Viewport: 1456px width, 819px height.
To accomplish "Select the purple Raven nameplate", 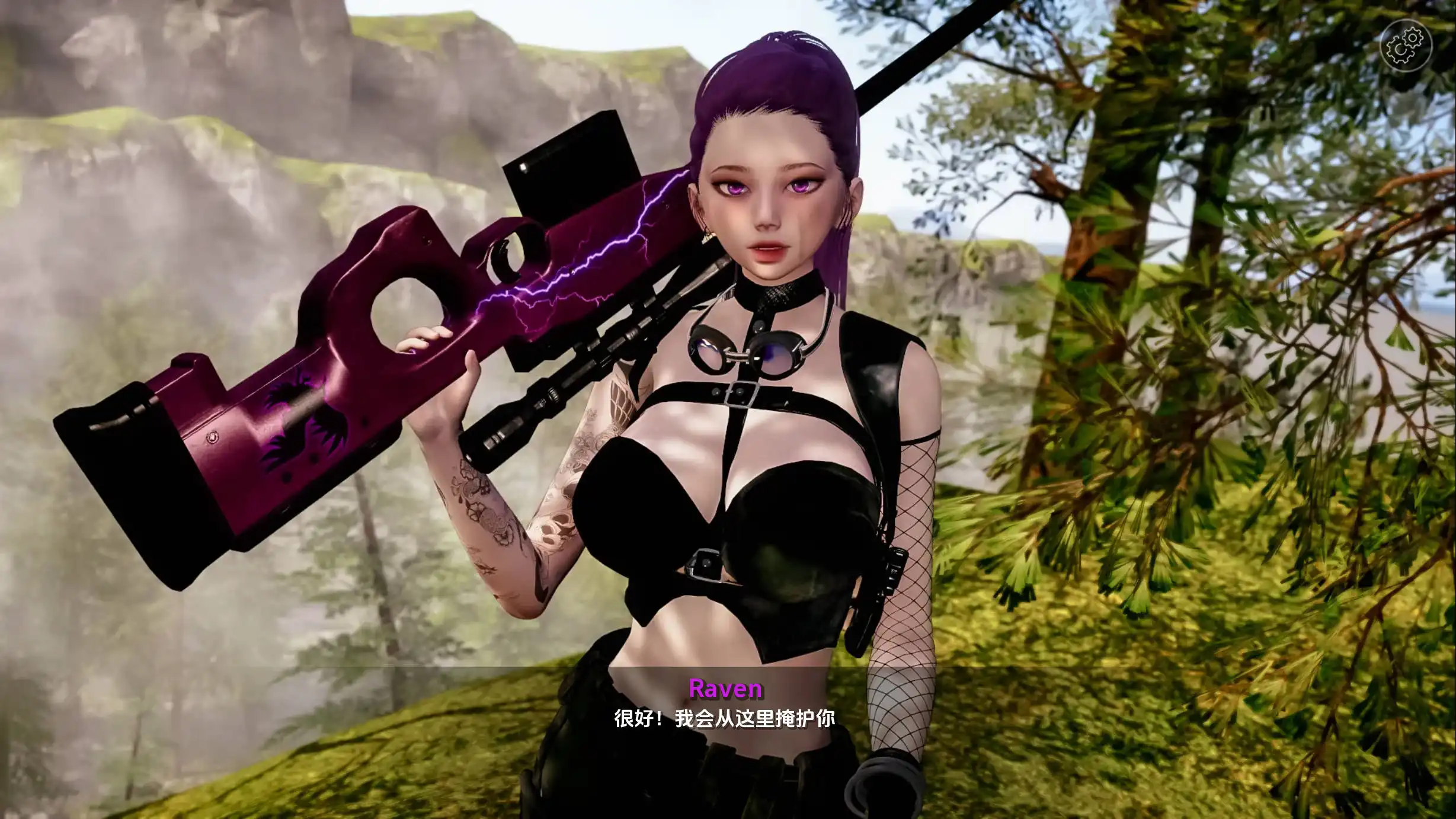I will 725,689.
